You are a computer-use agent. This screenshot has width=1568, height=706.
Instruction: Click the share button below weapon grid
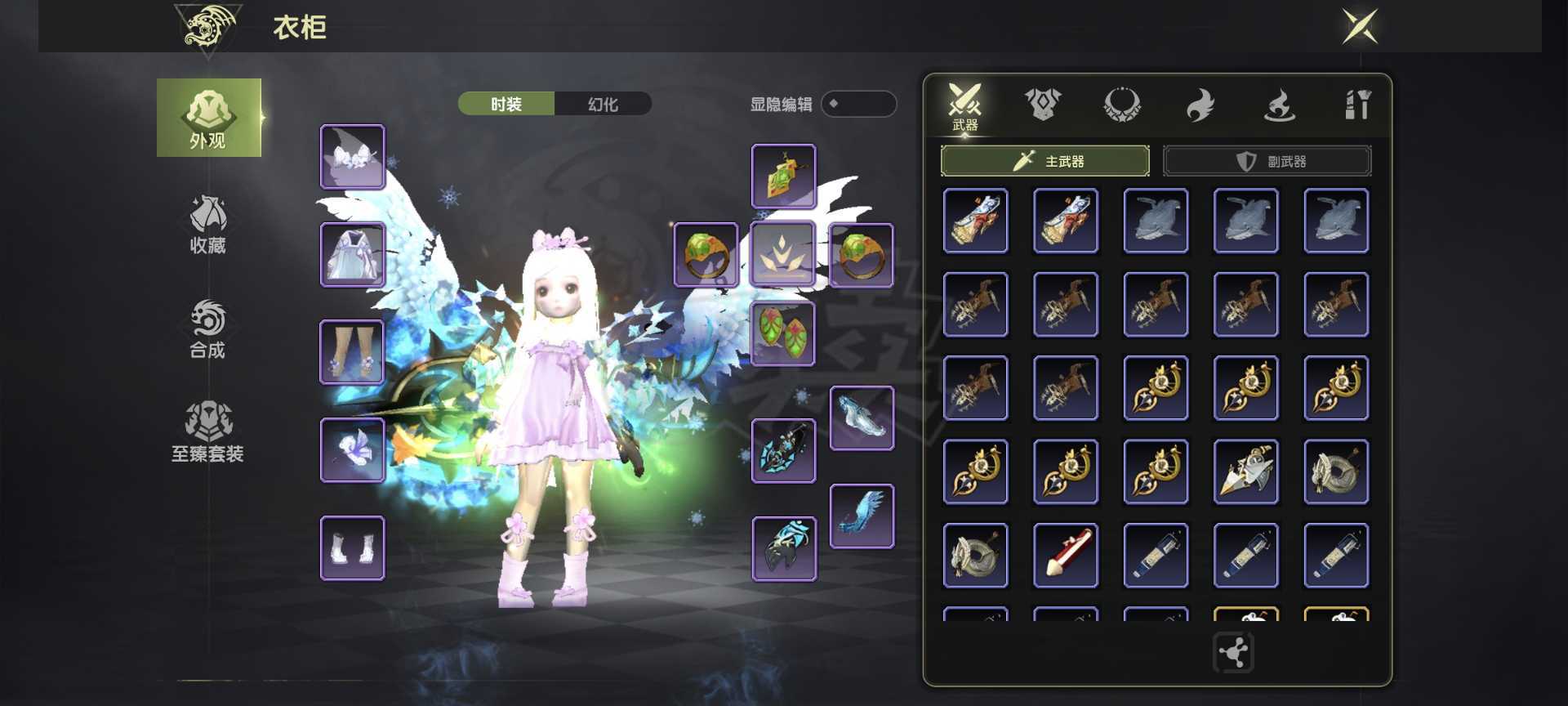click(x=1233, y=652)
